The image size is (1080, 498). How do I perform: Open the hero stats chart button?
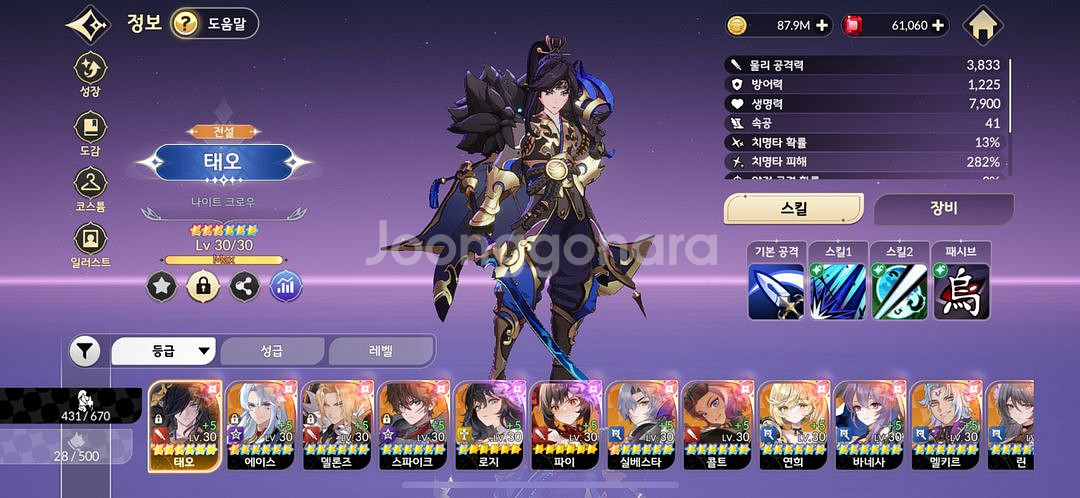pos(286,286)
